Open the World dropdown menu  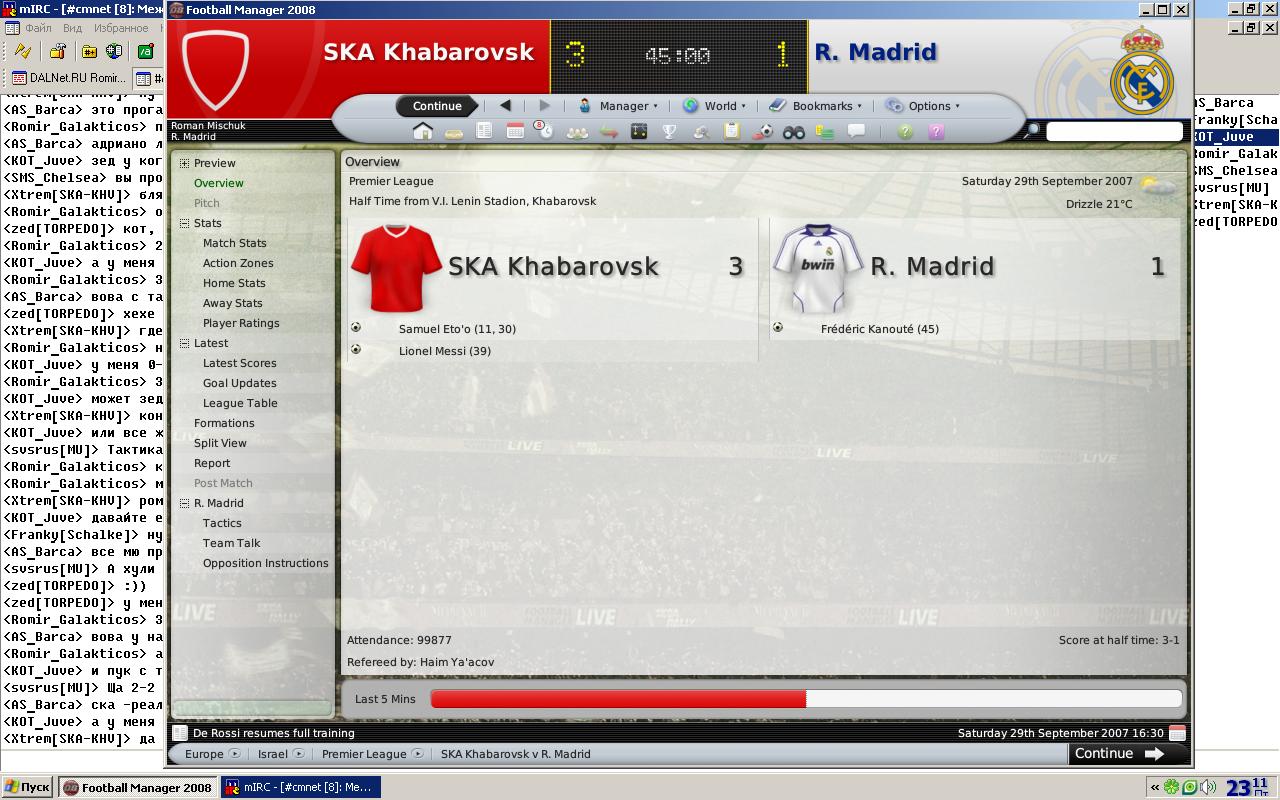(x=714, y=106)
